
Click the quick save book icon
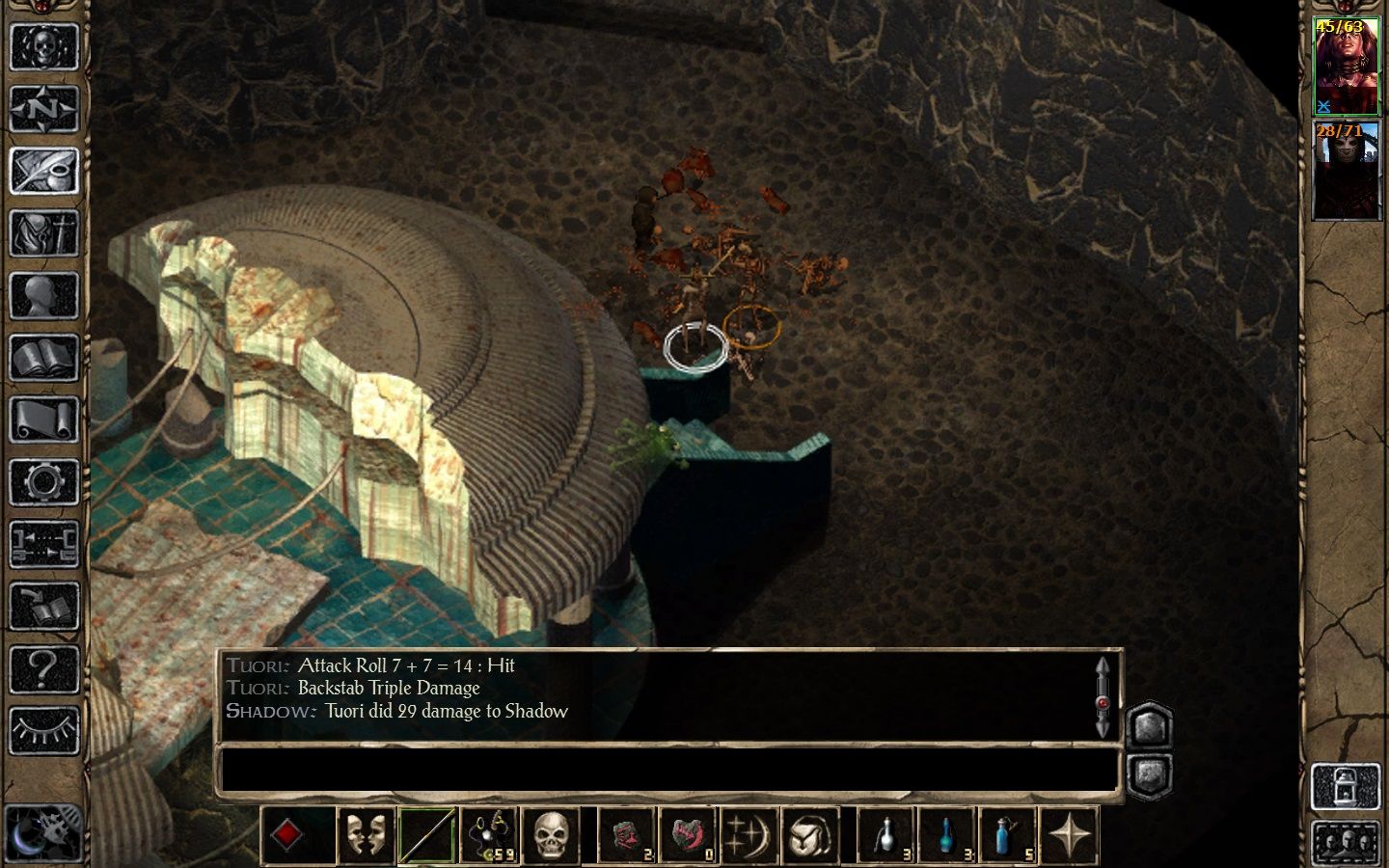click(43, 606)
